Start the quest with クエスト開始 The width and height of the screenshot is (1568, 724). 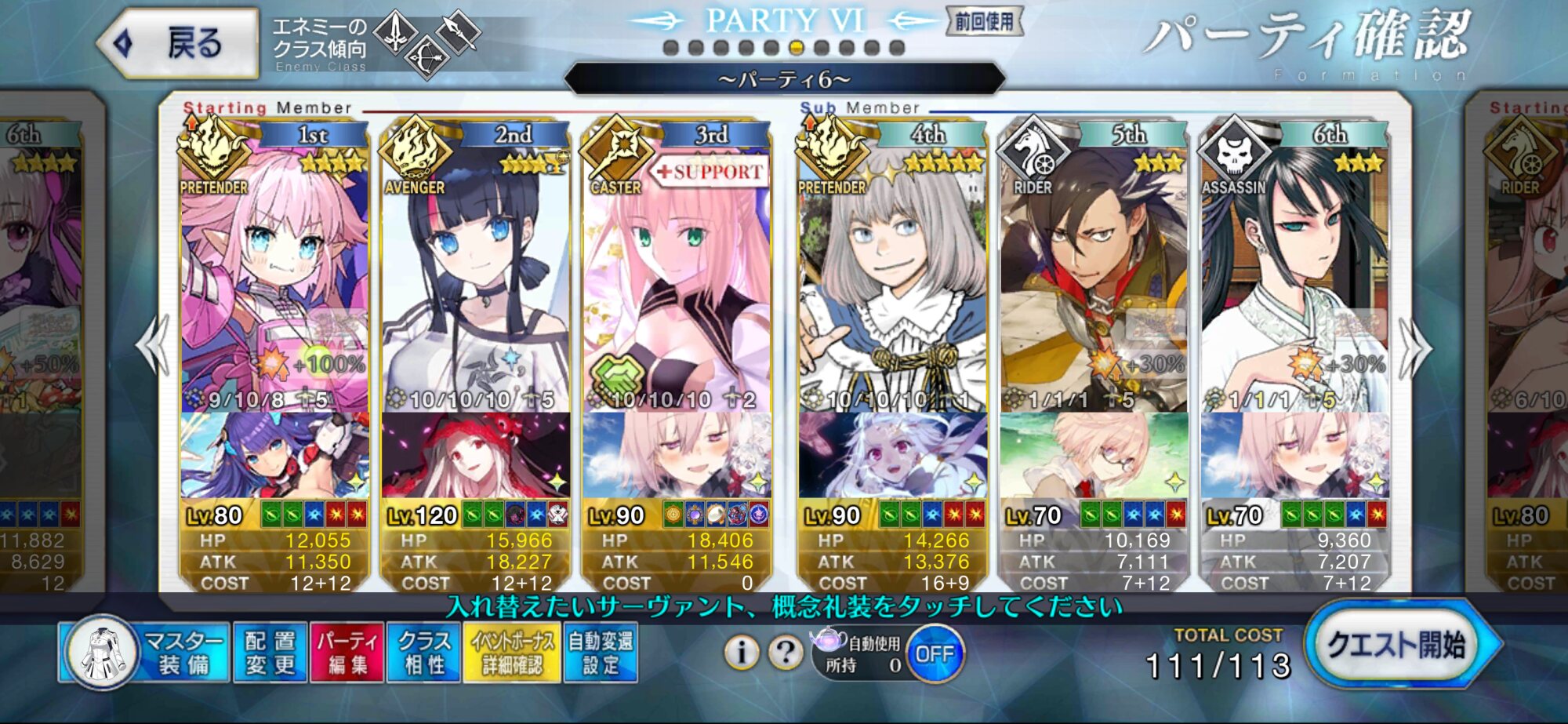click(1400, 646)
